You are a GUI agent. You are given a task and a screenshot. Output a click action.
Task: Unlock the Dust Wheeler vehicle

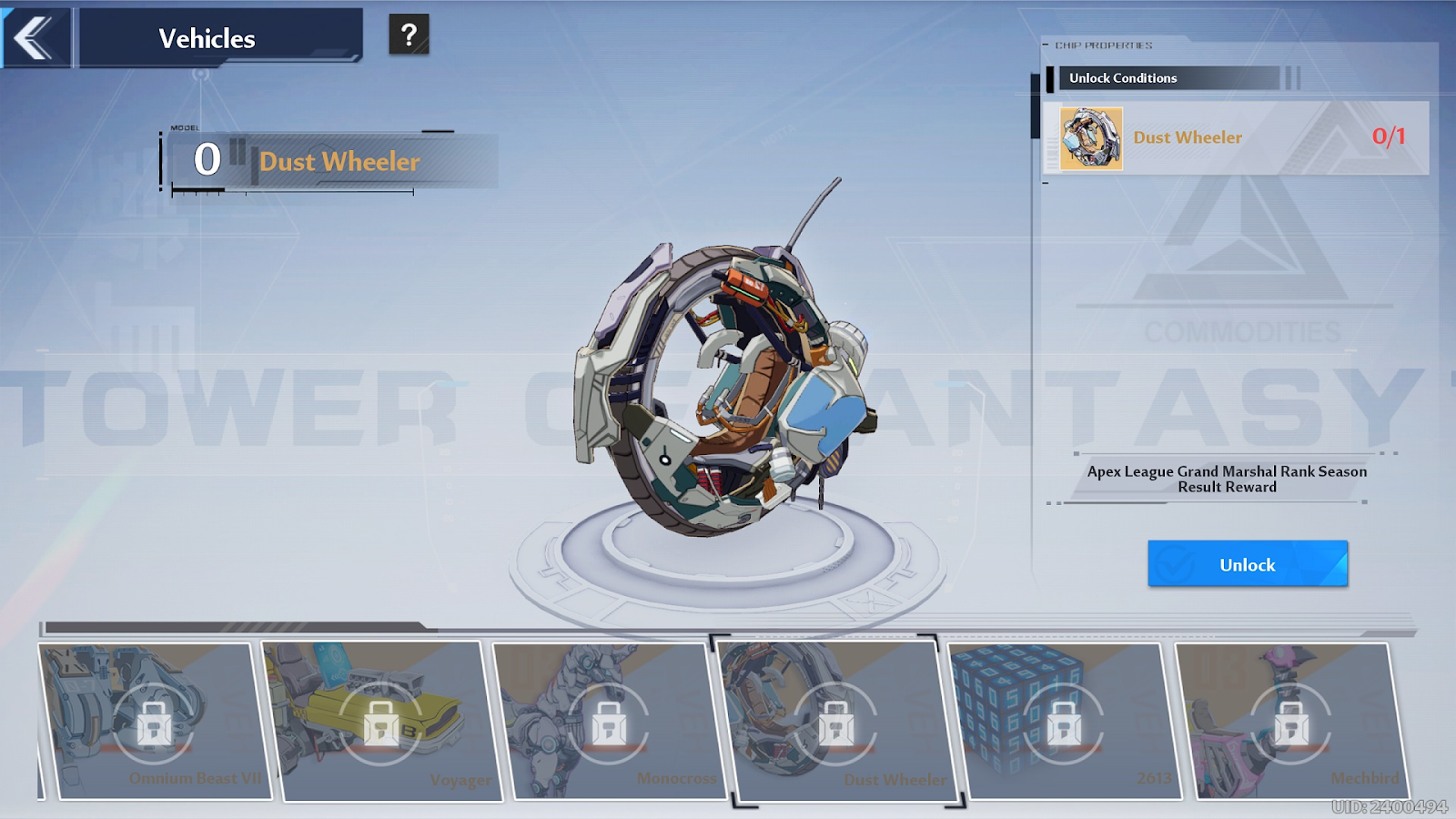pos(1247,564)
